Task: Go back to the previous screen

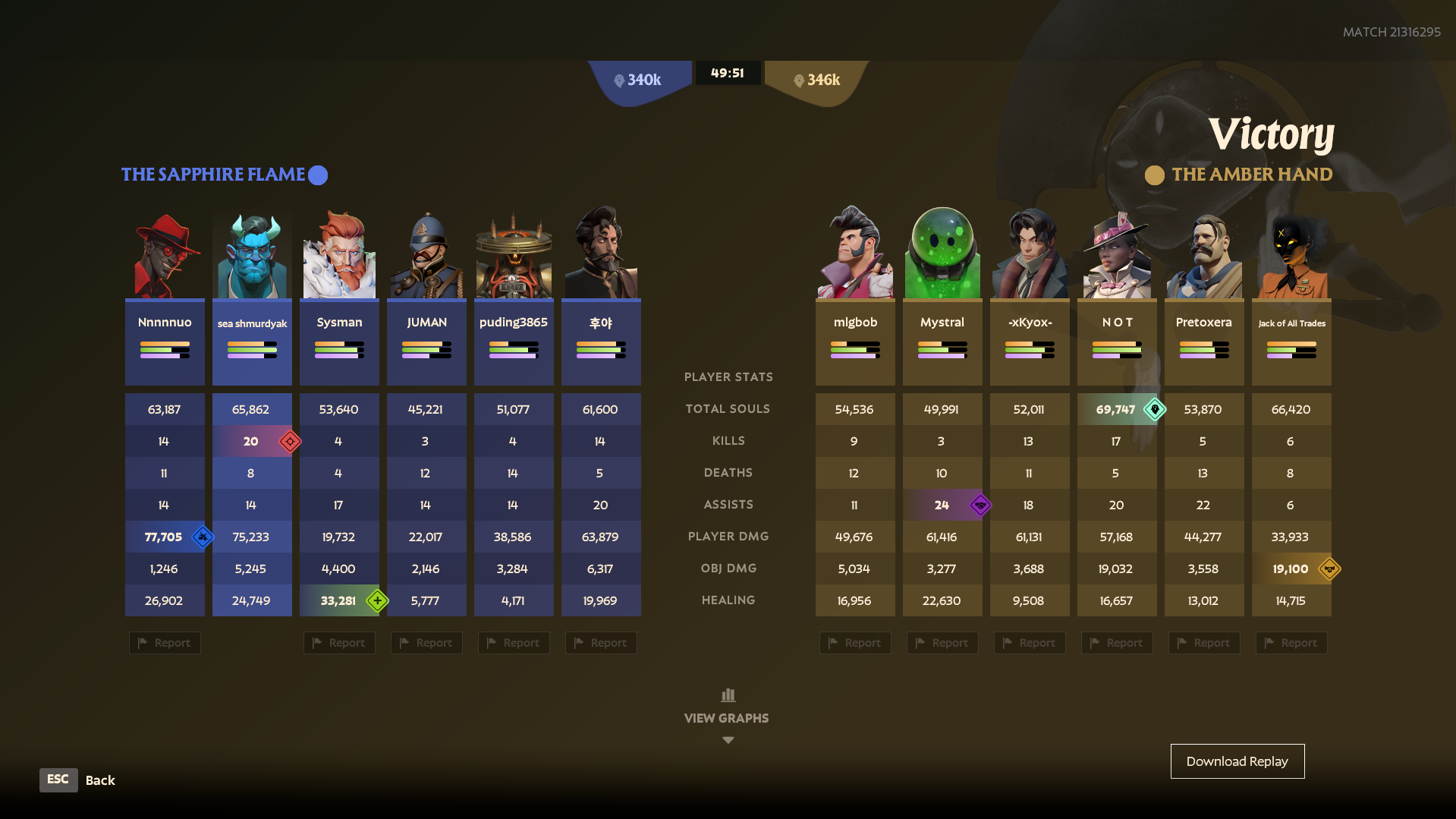Action: [58, 780]
